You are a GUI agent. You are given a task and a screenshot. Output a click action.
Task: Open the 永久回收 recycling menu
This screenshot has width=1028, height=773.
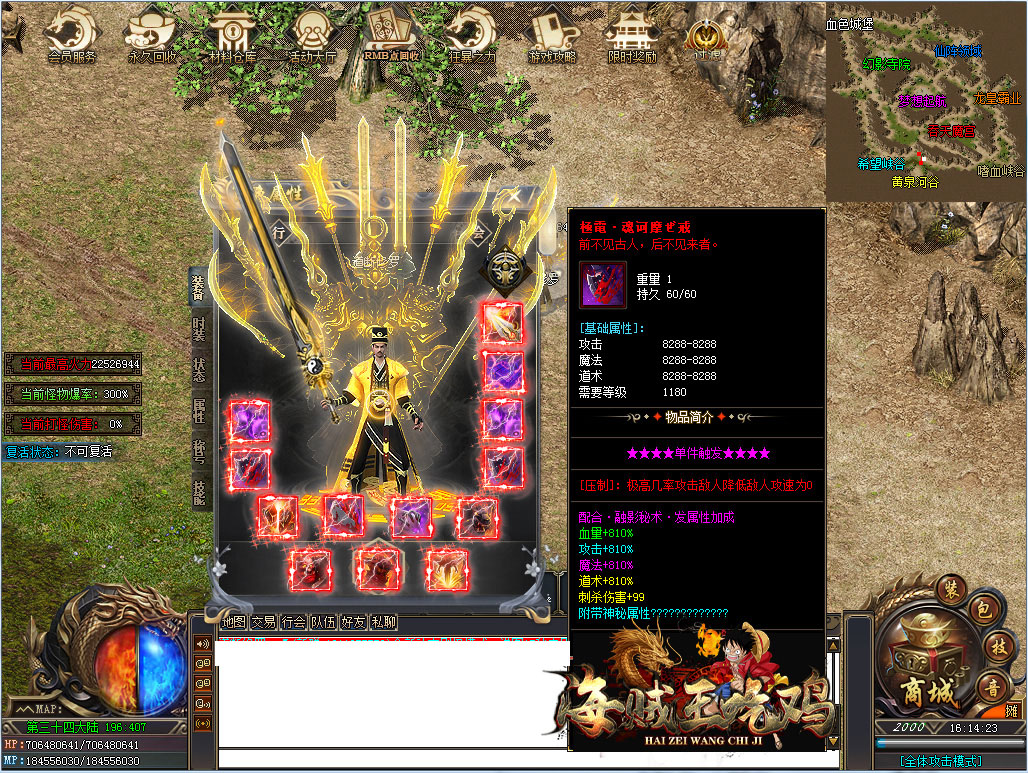click(x=152, y=36)
